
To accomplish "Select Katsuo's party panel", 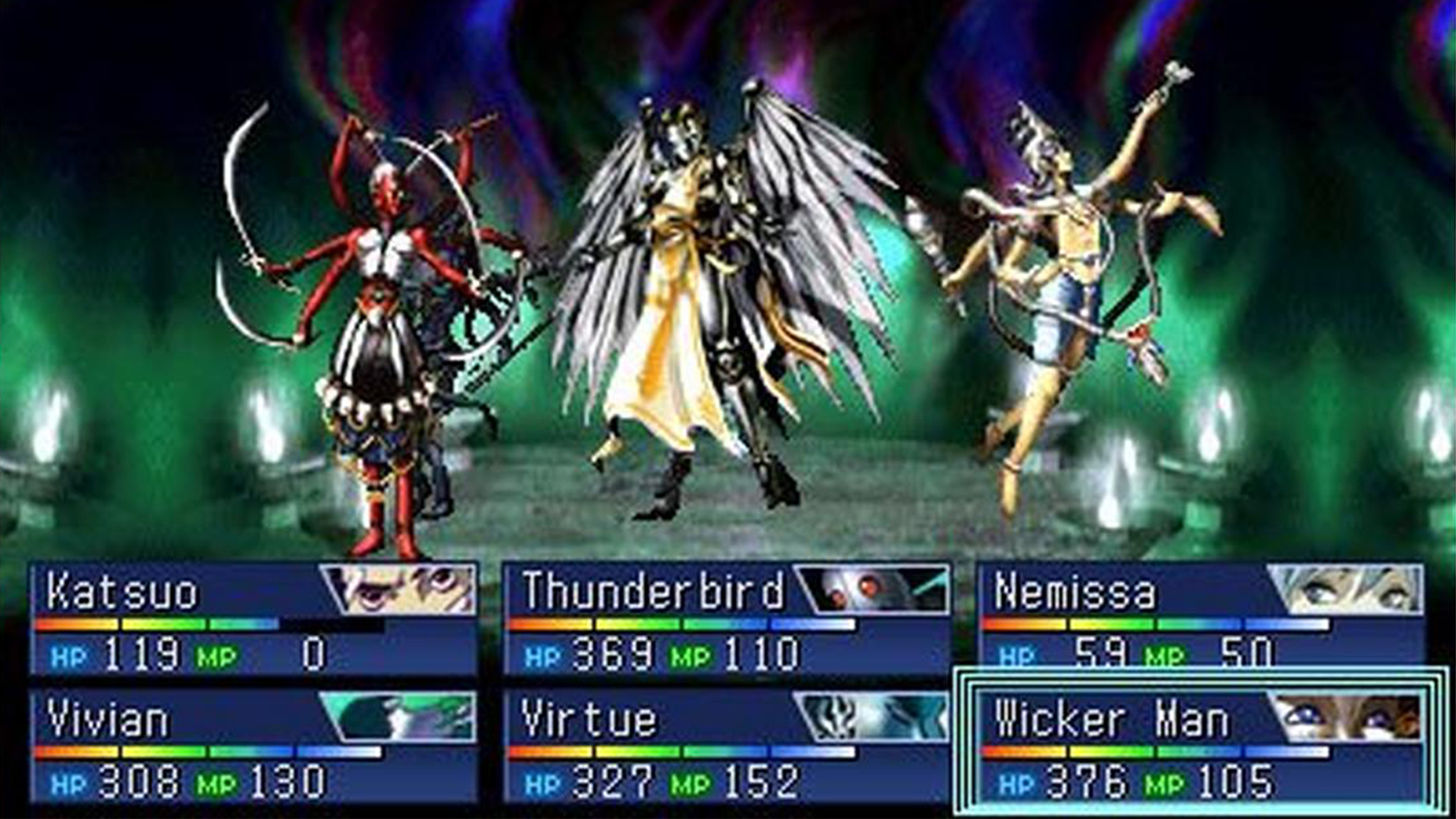I will pyautogui.click(x=254, y=619).
